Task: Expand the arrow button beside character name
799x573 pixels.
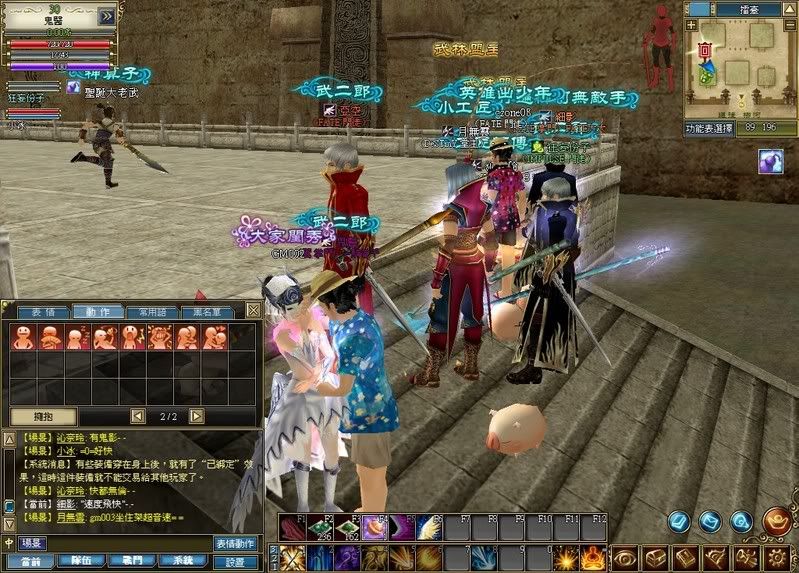Action: [x=105, y=16]
